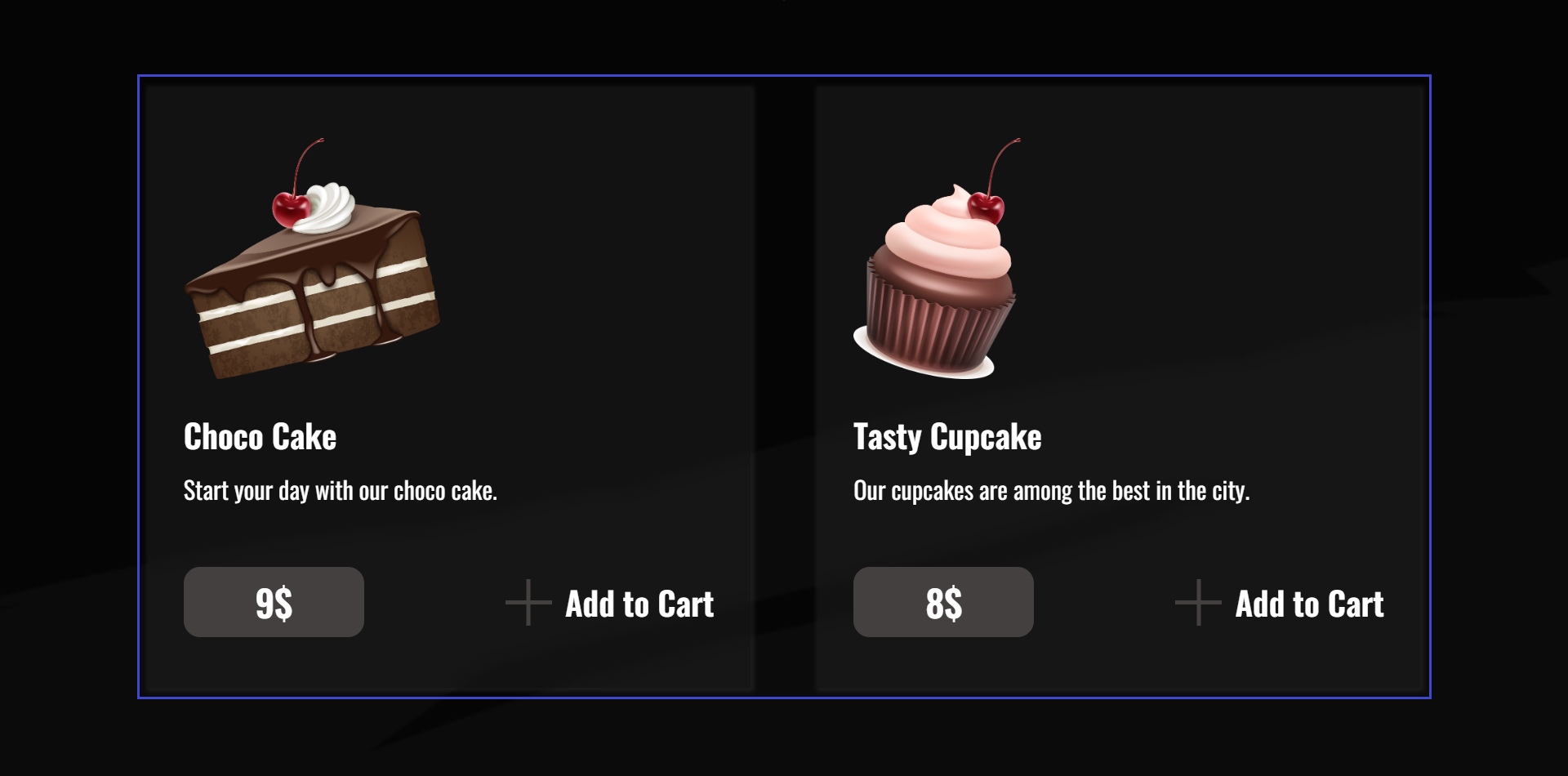Image resolution: width=1568 pixels, height=776 pixels.
Task: Select the Choco Cake title
Action: click(x=260, y=437)
